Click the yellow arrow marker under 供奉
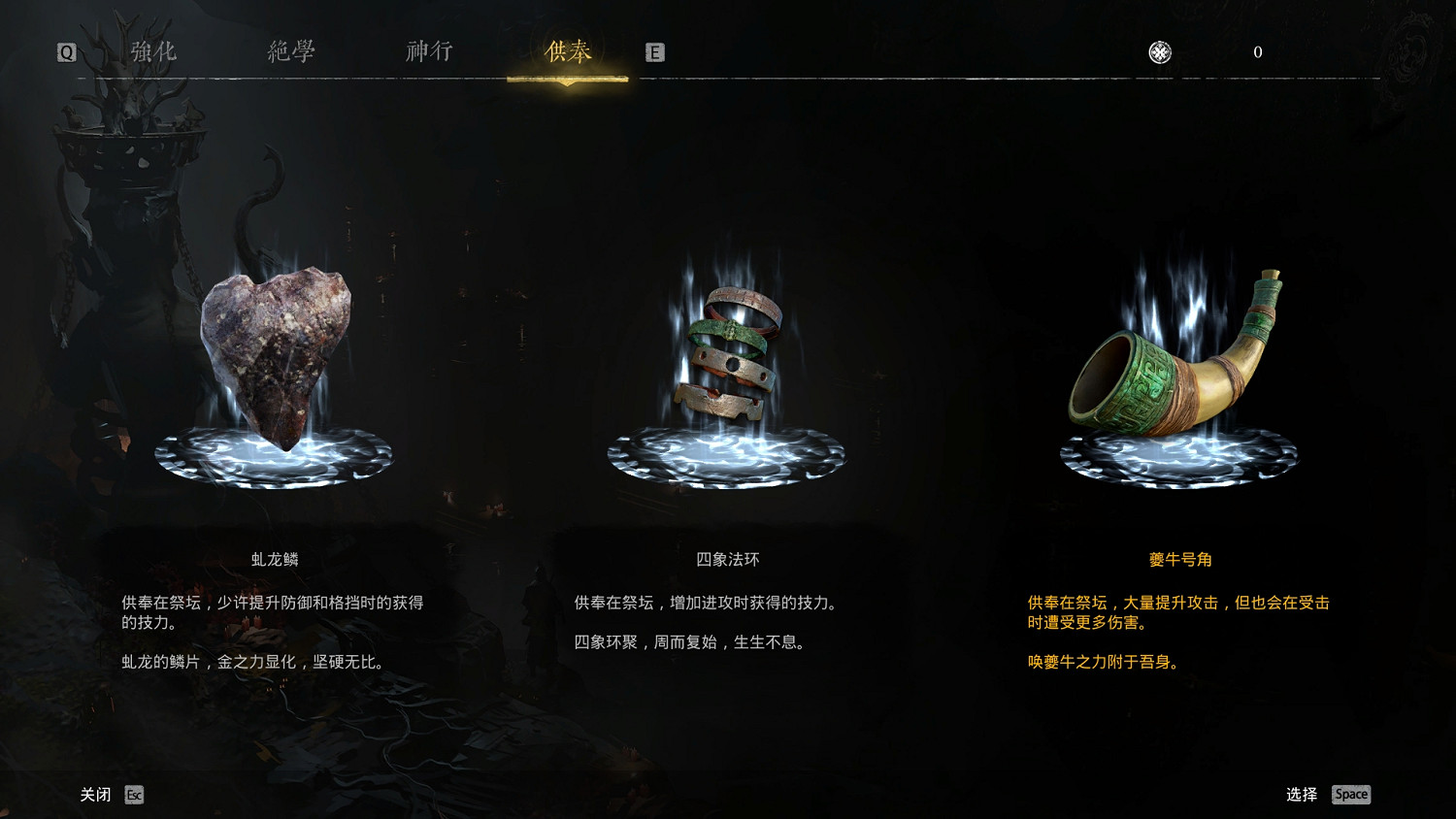The height and width of the screenshot is (819, 1456). pyautogui.click(x=567, y=82)
